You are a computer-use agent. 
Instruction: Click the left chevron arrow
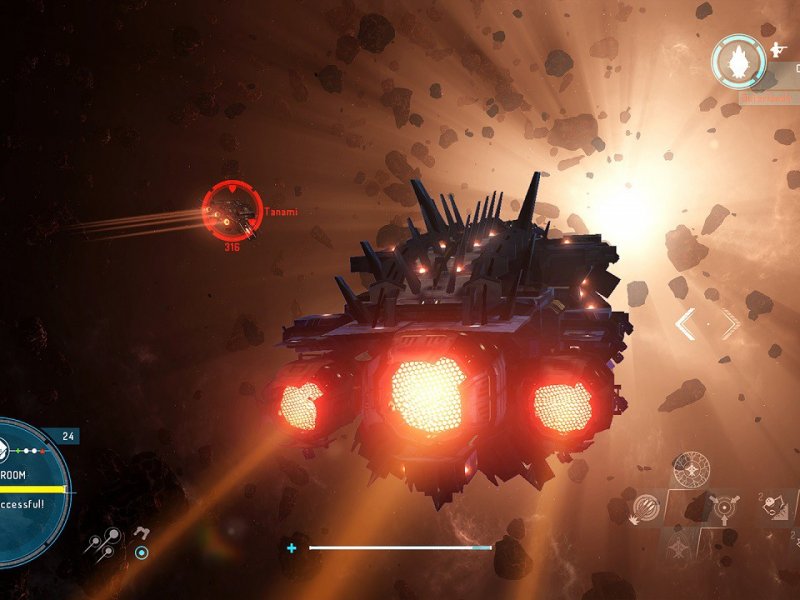tap(685, 324)
